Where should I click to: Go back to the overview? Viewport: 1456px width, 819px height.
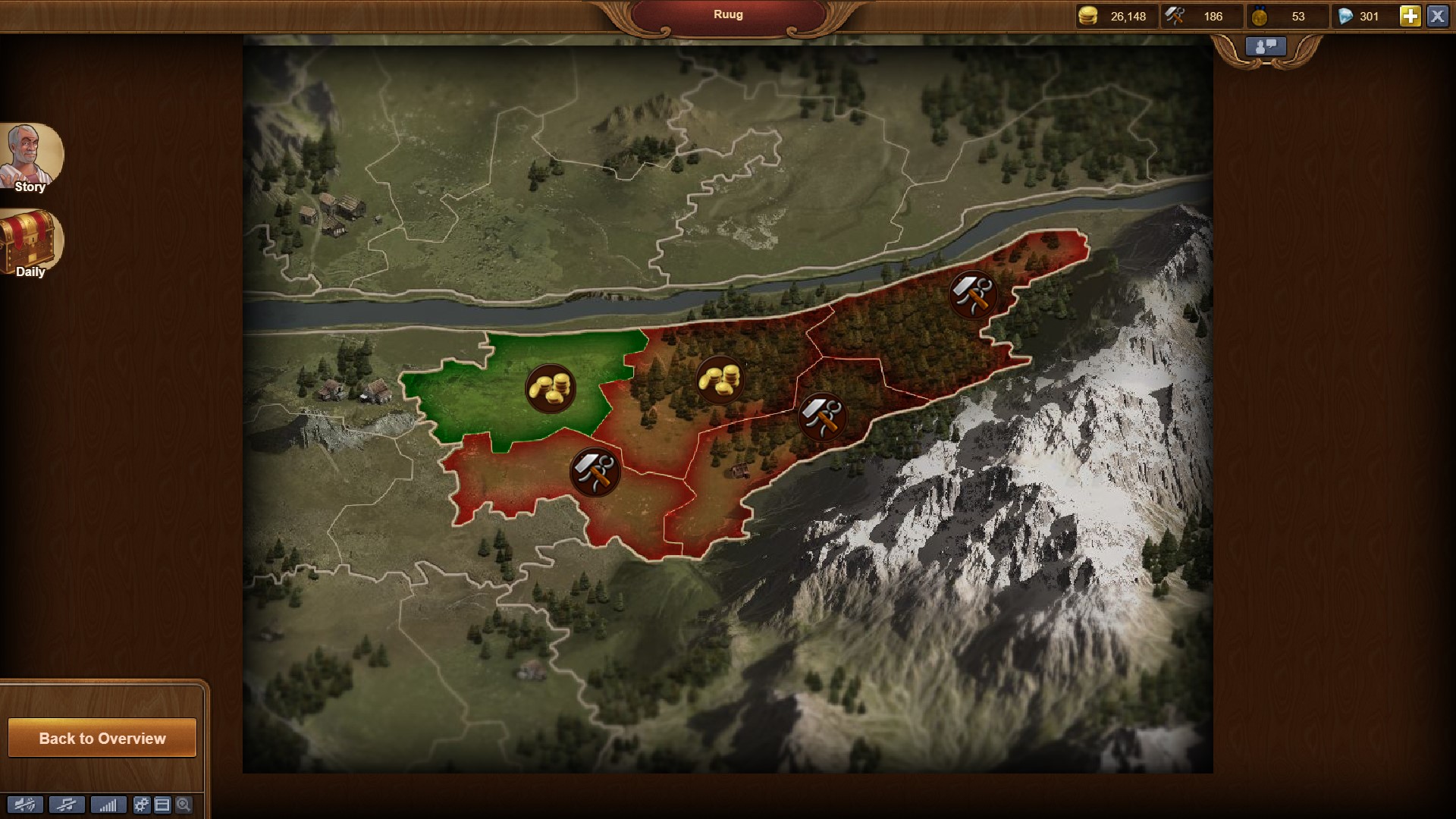(x=102, y=738)
